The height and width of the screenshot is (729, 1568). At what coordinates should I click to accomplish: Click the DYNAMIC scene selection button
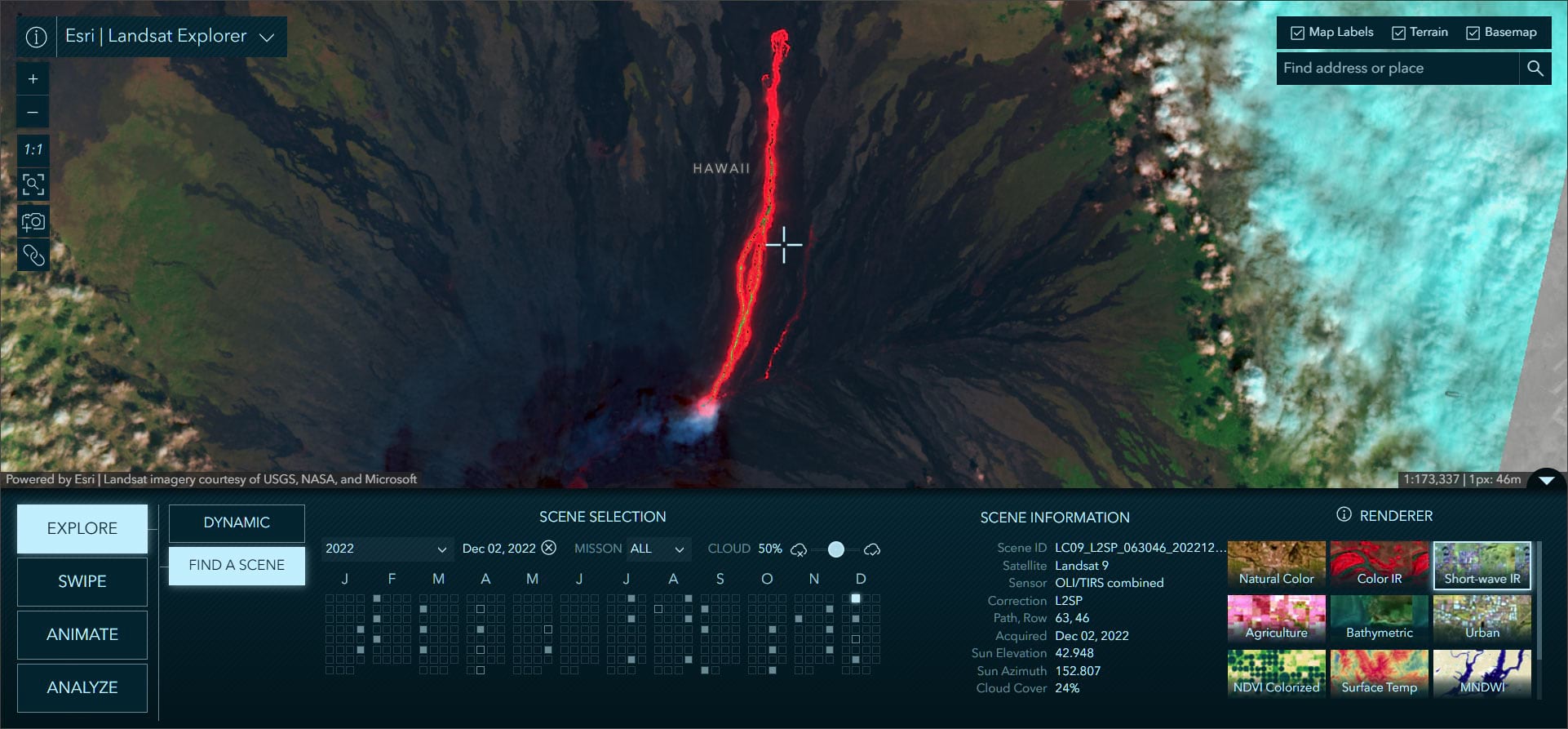pyautogui.click(x=236, y=522)
